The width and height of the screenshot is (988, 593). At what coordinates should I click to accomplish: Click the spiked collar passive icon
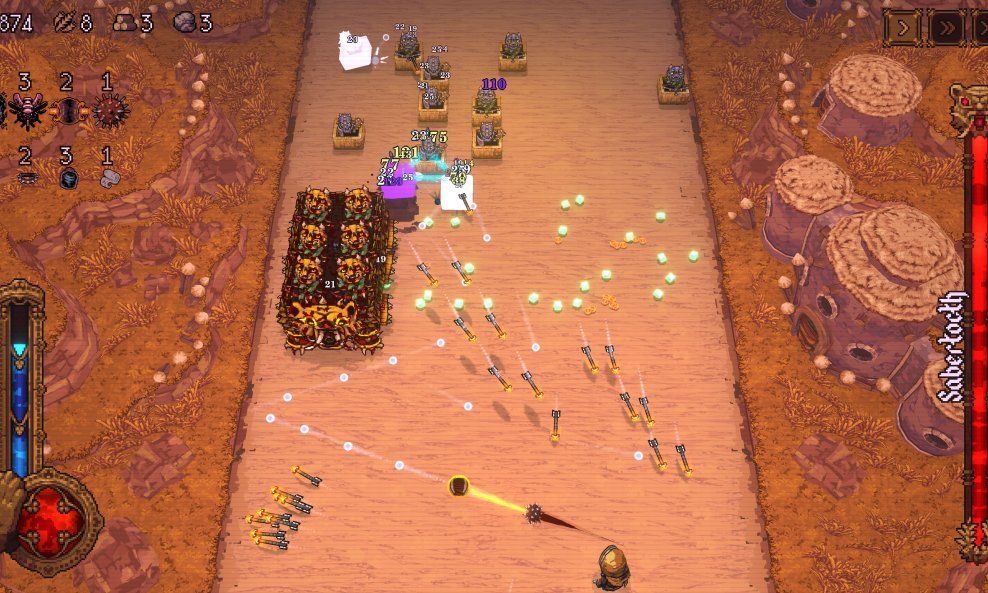coord(26,178)
